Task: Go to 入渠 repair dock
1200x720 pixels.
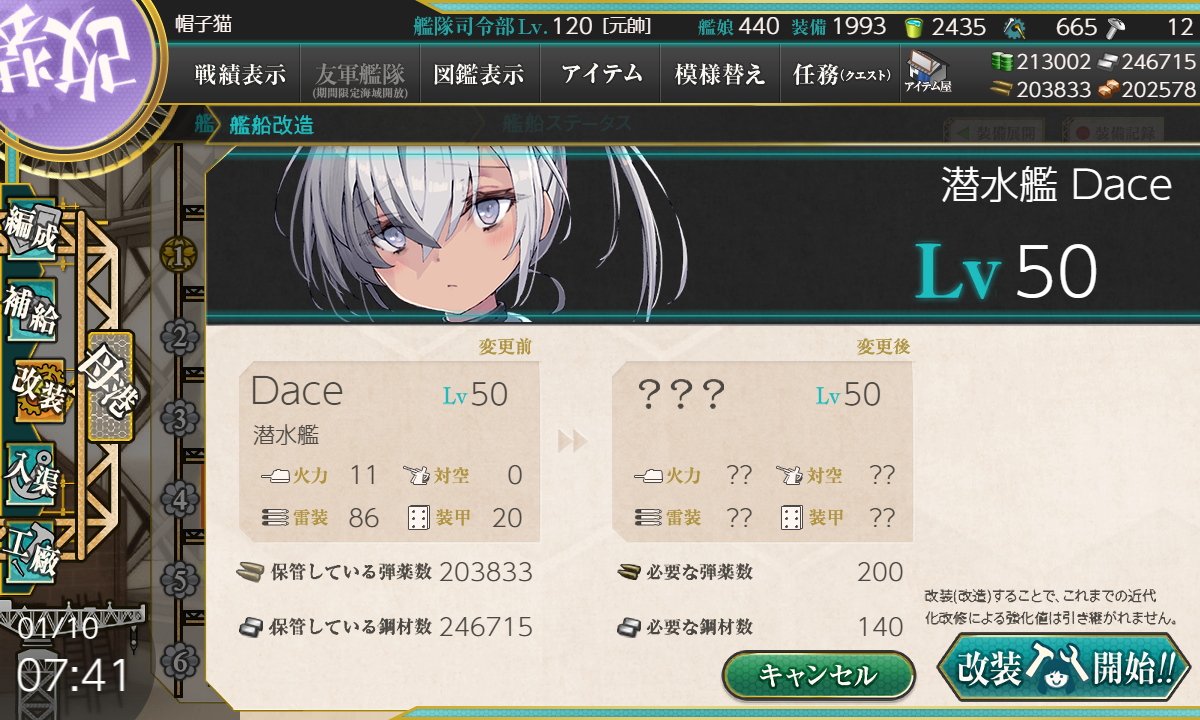Action: 30,470
